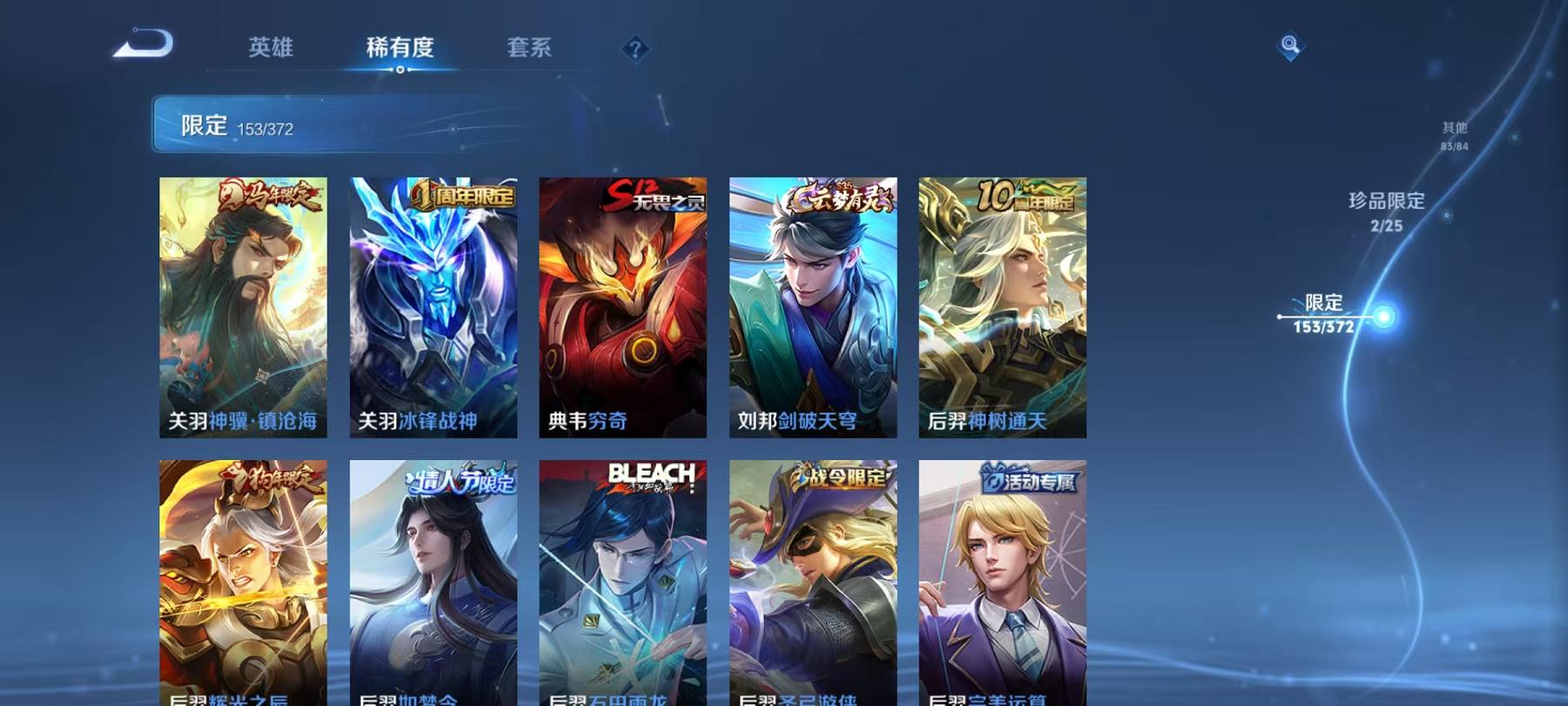Switch to the 英雄 tab
The width and height of the screenshot is (1568, 706).
point(270,50)
